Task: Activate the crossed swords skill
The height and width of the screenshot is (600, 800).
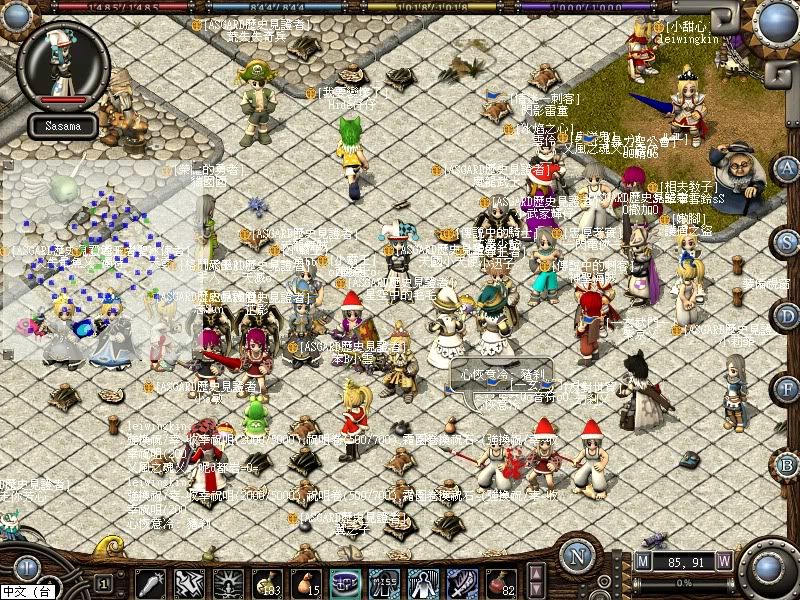Action: [x=188, y=582]
